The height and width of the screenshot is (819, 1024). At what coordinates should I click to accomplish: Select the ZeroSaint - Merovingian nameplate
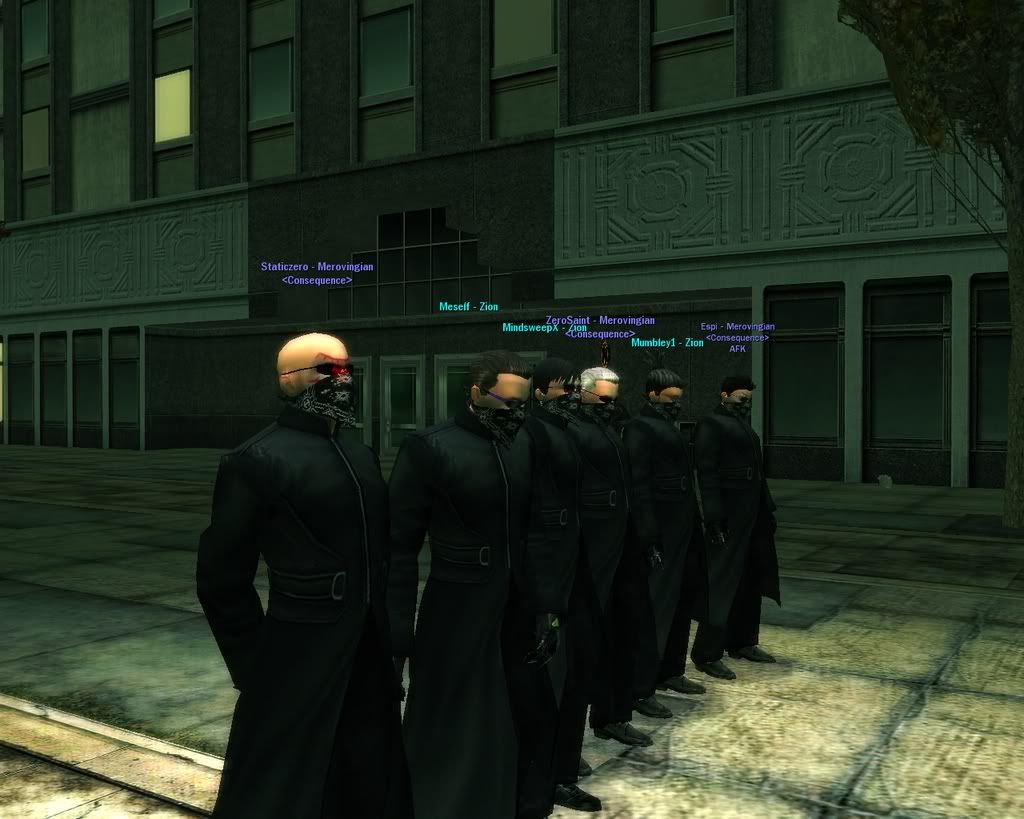600,320
